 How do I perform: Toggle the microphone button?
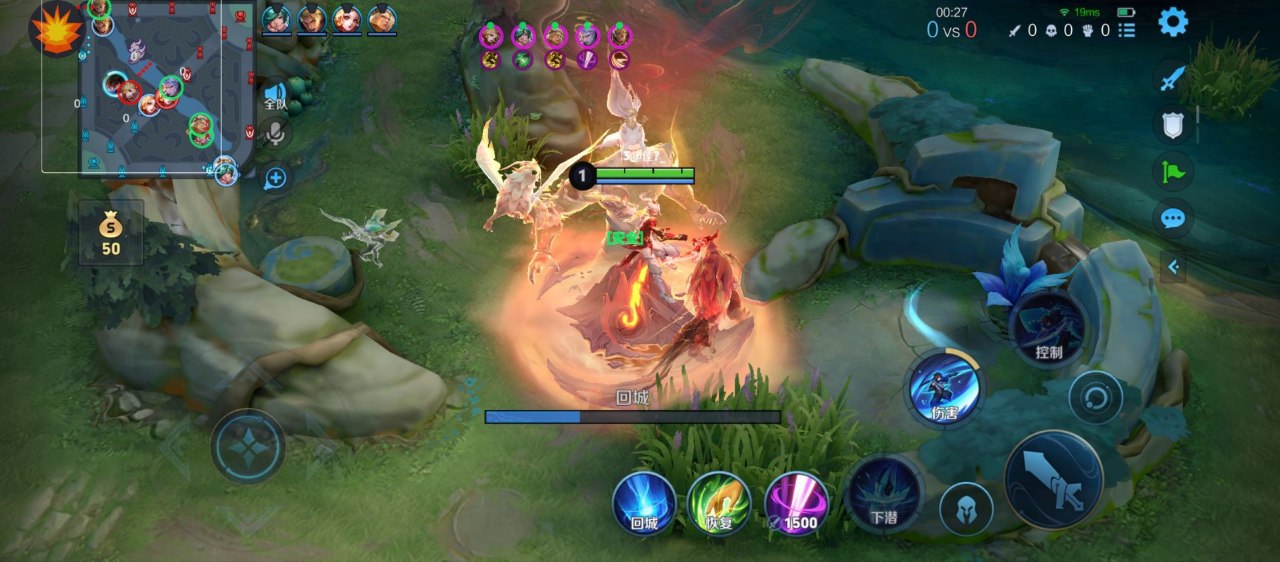(276, 135)
